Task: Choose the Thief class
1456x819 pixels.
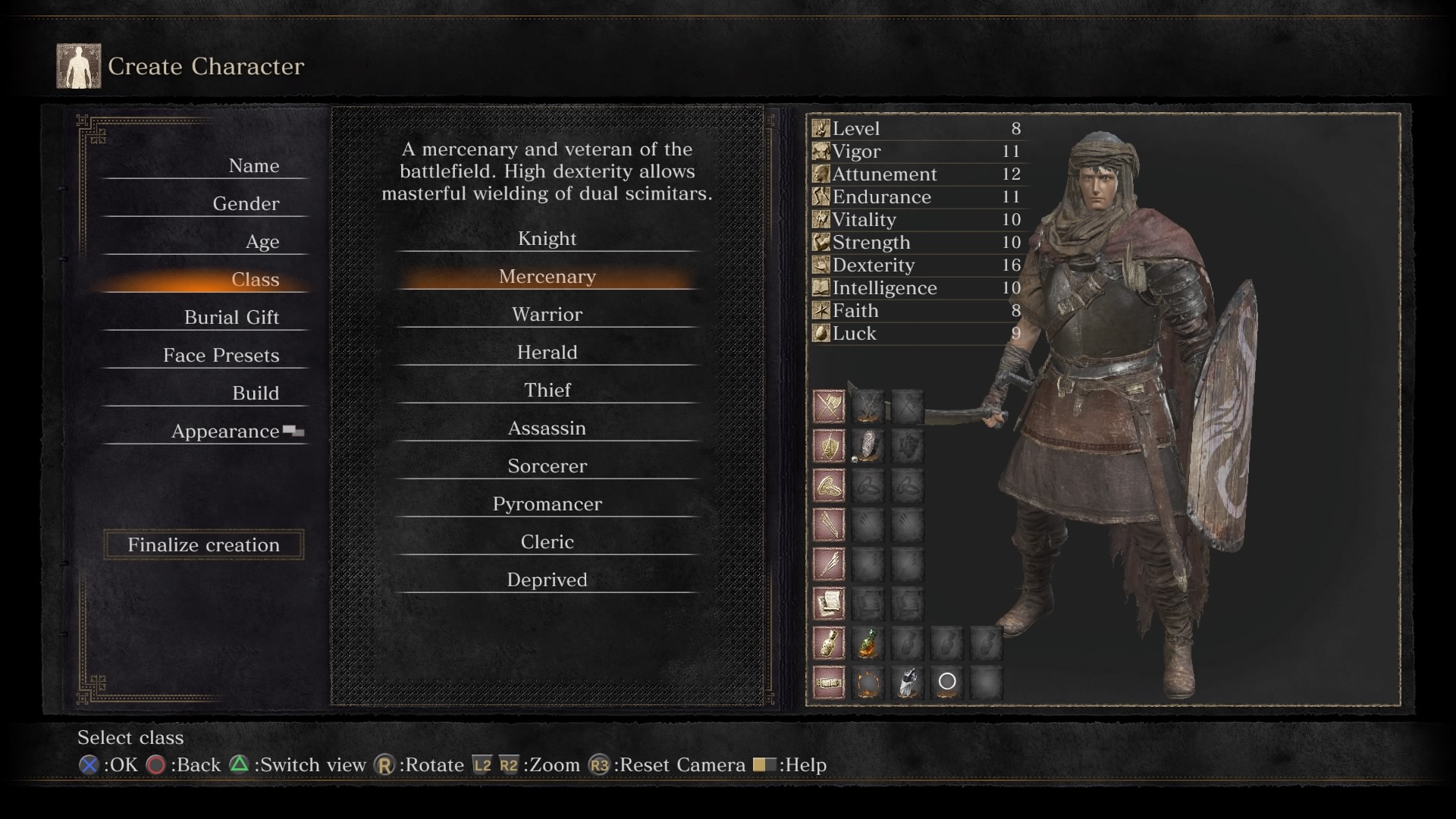Action: coord(547,391)
